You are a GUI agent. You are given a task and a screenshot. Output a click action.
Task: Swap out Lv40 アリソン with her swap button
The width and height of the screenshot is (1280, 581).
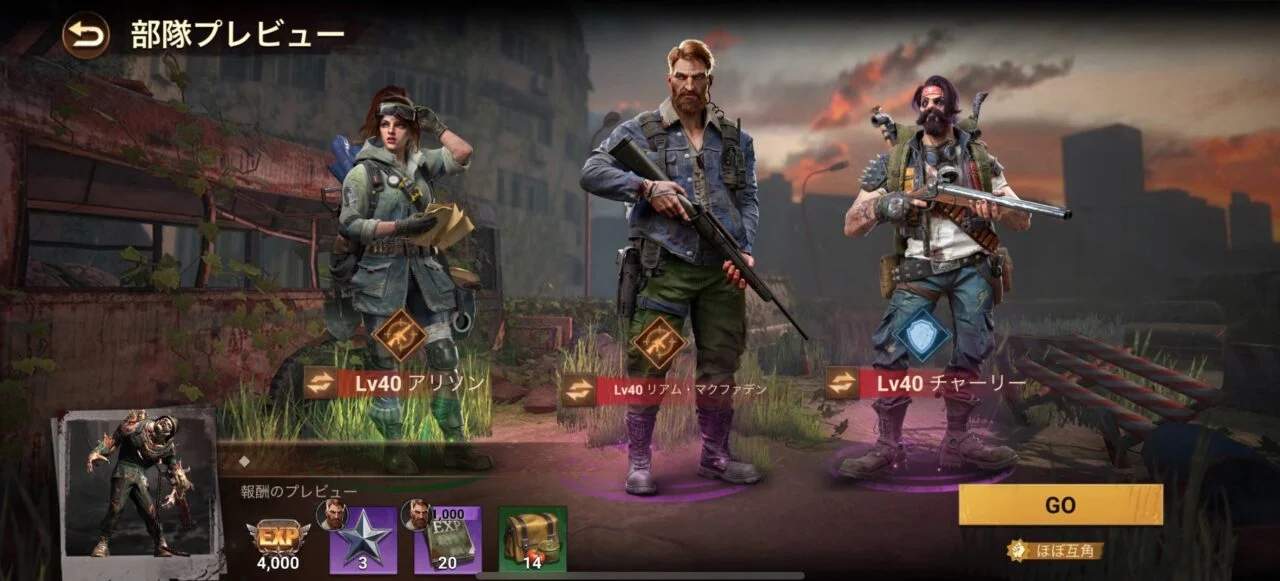321,382
